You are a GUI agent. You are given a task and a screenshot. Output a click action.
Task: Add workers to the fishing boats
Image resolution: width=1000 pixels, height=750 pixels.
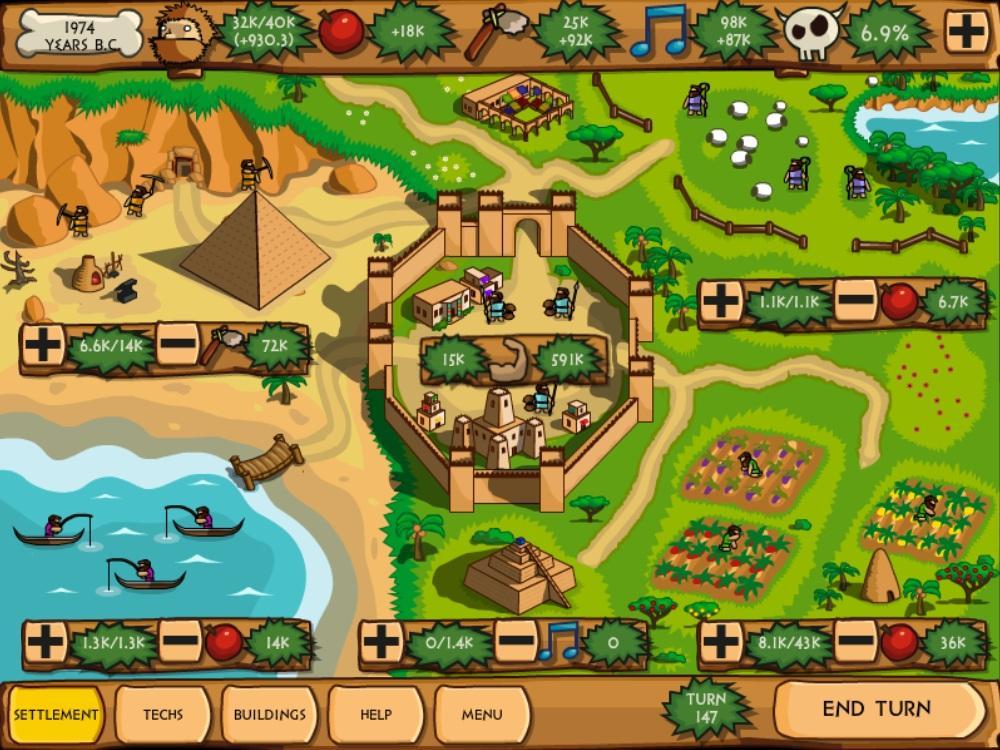click(45, 641)
